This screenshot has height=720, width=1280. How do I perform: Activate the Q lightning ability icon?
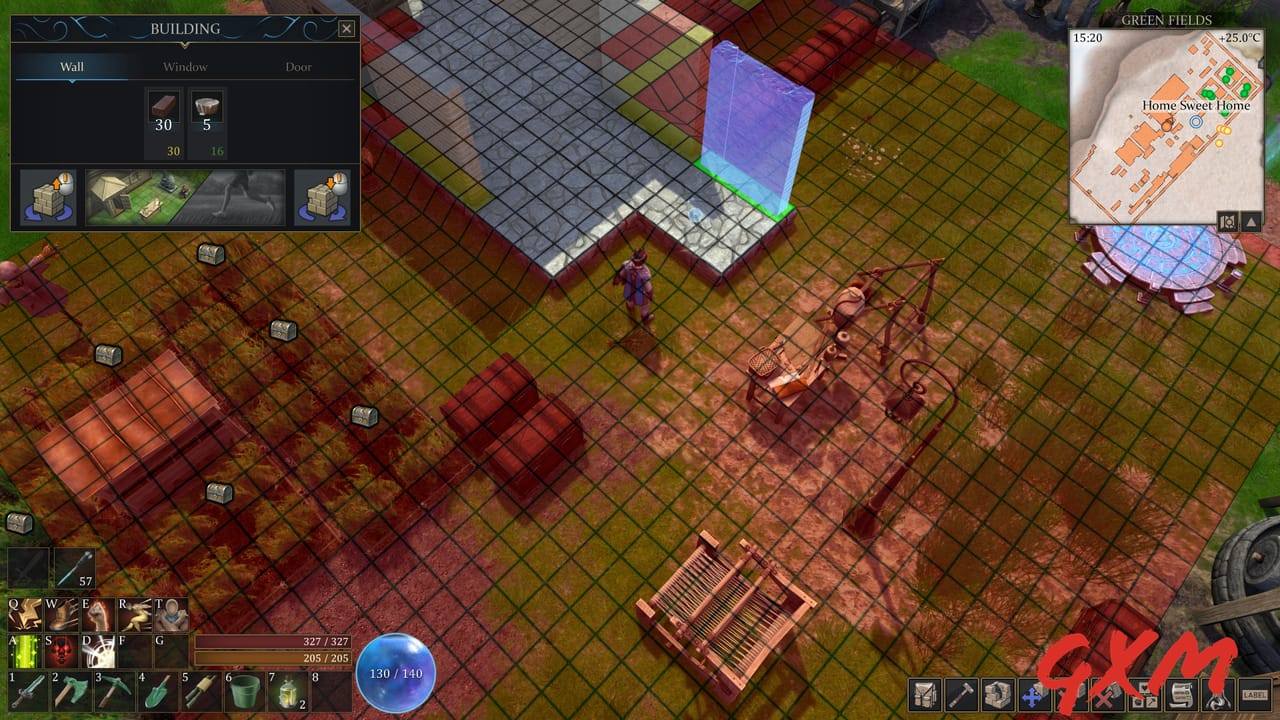tap(24, 613)
